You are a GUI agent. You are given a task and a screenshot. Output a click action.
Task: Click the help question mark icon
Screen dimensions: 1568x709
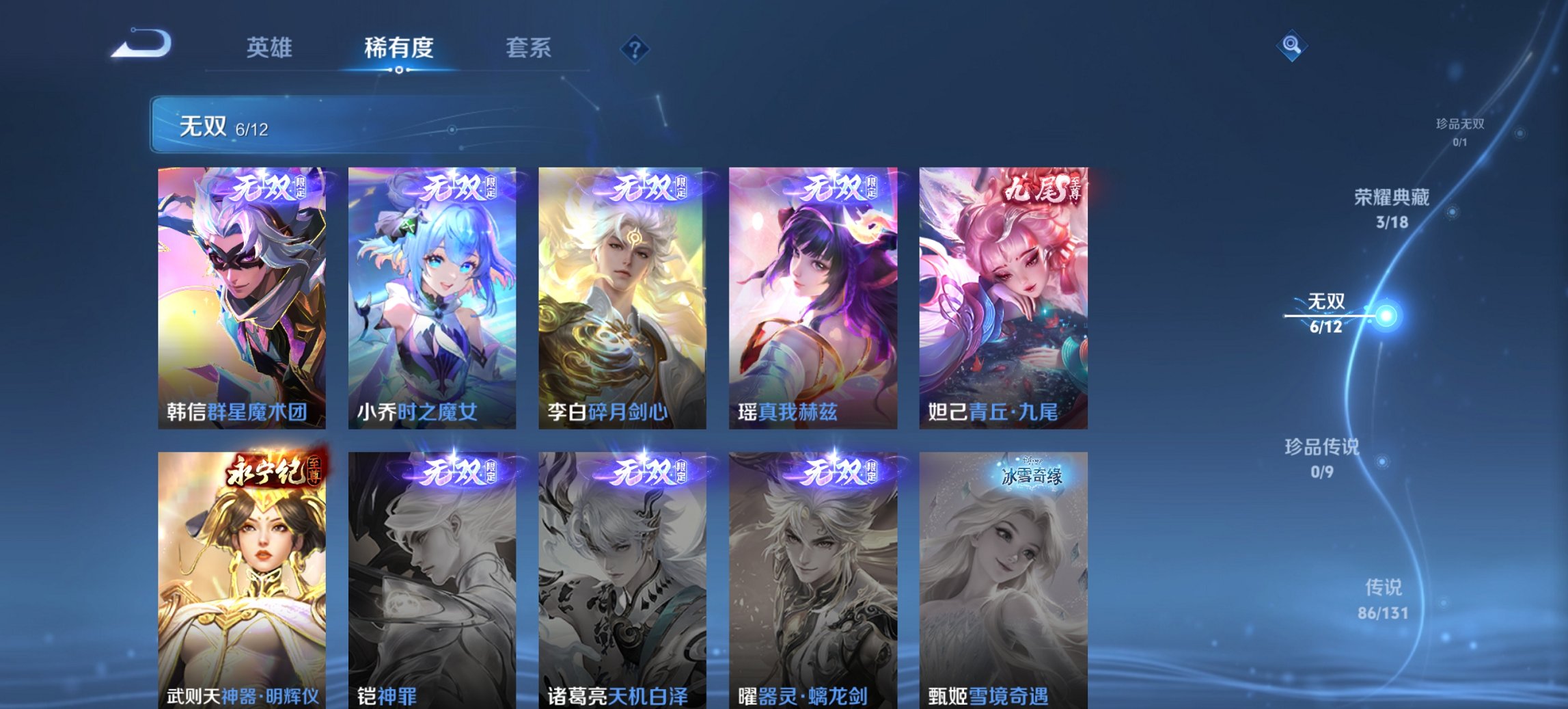pyautogui.click(x=636, y=47)
